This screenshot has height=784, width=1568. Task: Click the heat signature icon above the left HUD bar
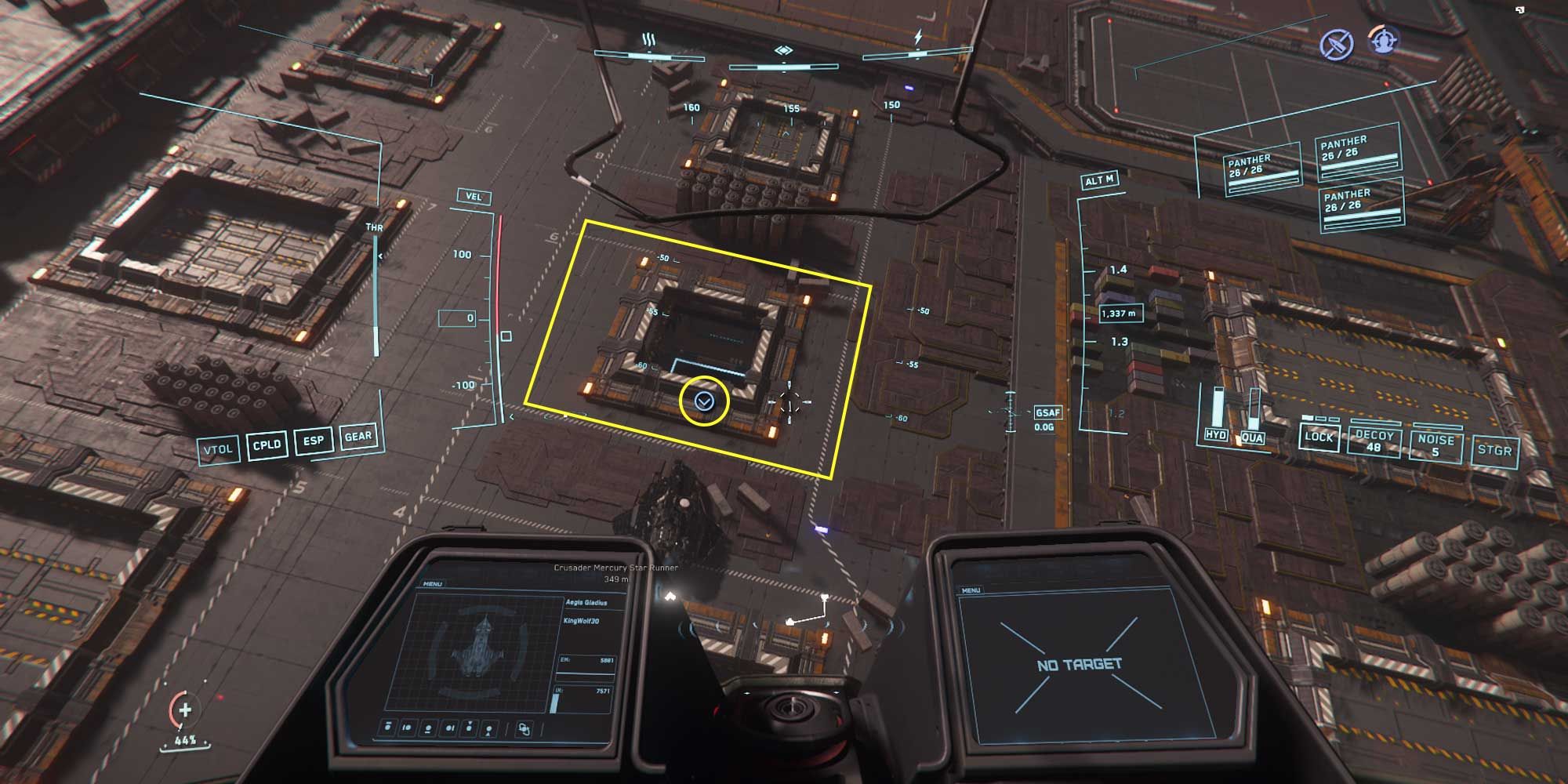[647, 38]
